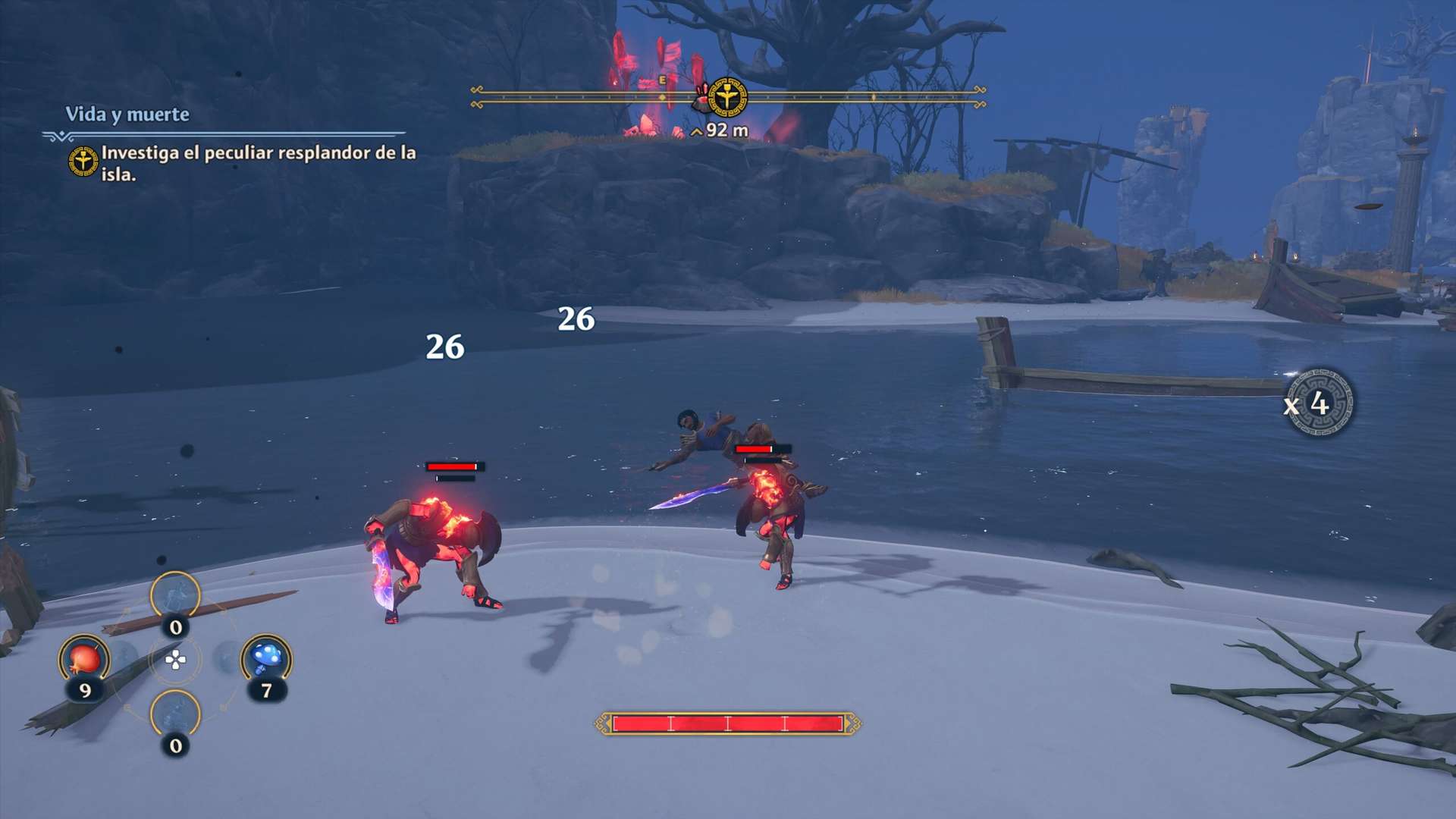Select the blue mushroom stamina item
The image size is (1456, 819).
click(x=266, y=657)
